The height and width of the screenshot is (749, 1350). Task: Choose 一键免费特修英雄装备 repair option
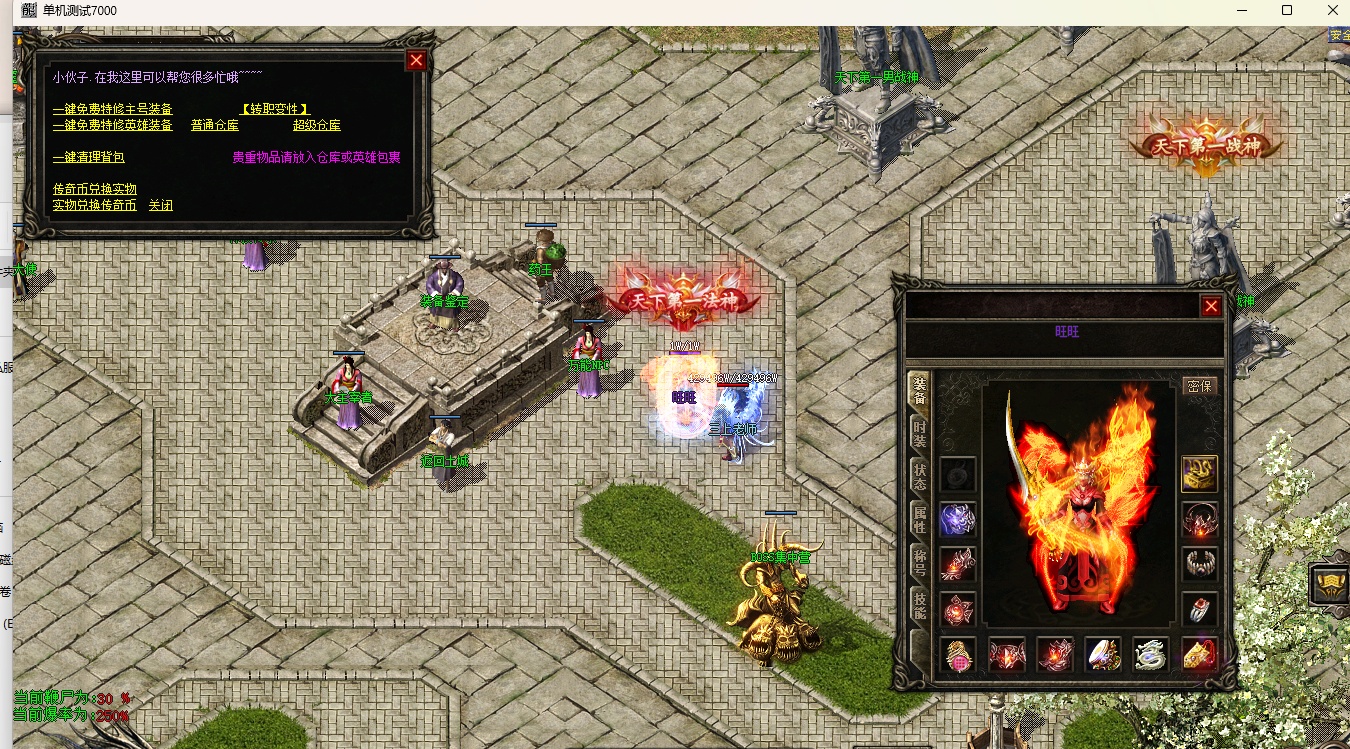[112, 125]
